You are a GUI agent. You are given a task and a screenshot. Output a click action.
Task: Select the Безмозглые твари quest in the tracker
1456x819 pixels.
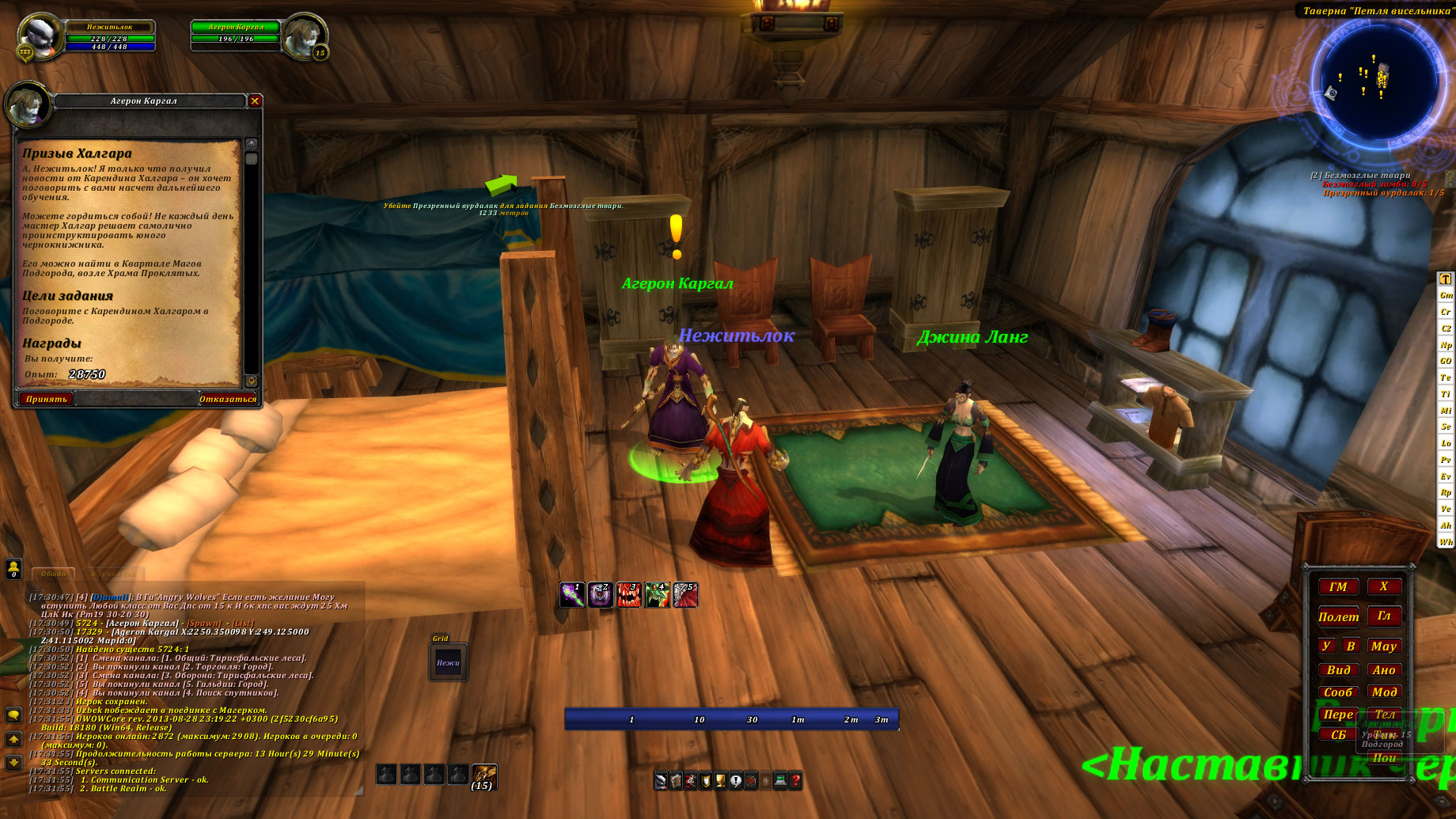pos(1363,176)
